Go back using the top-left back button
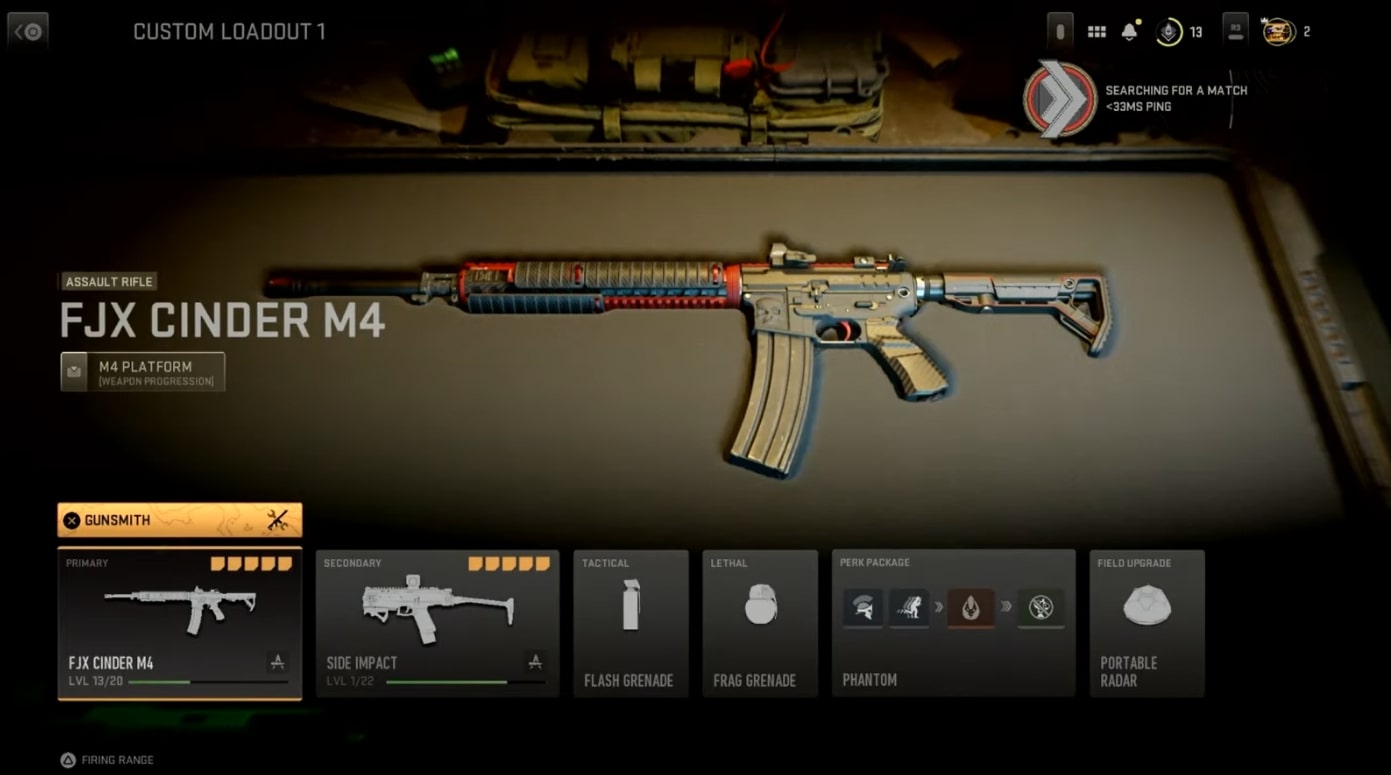The height and width of the screenshot is (775, 1391). 28,31
